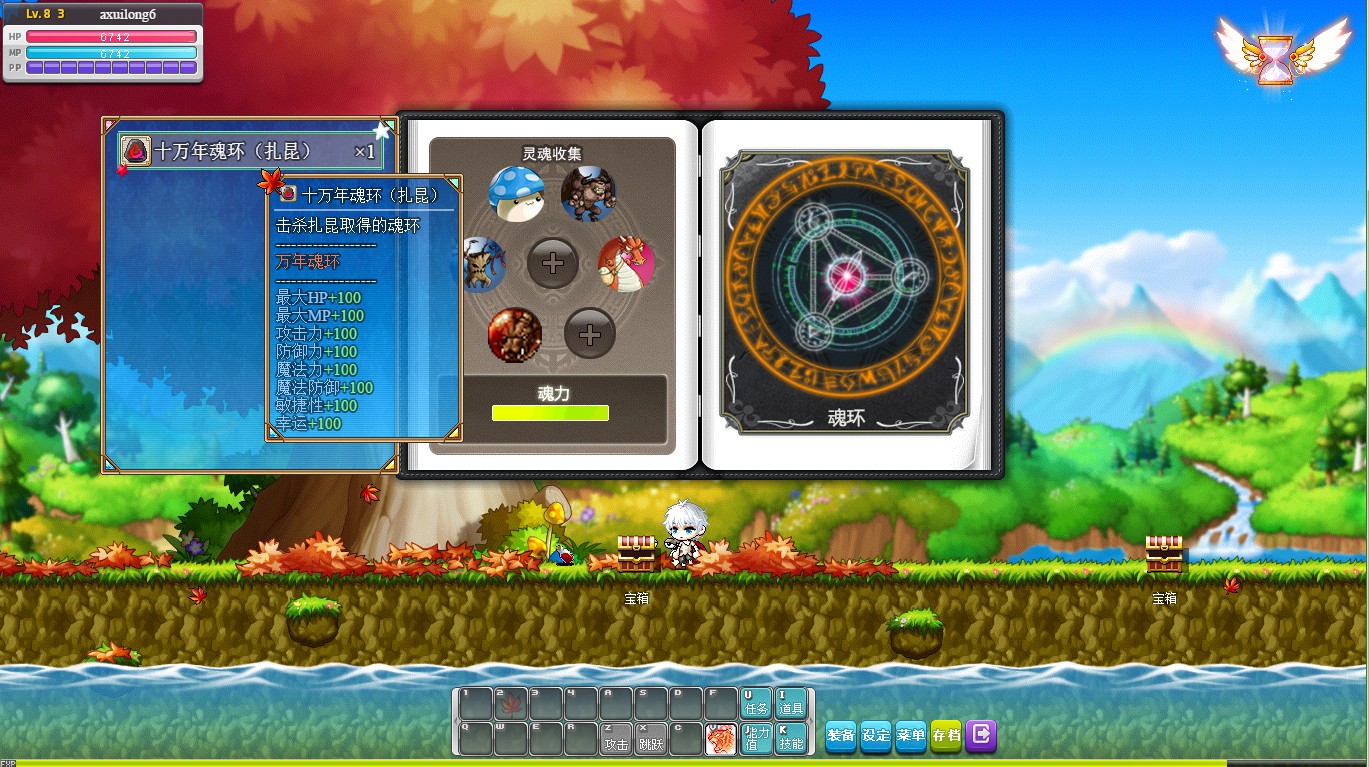Use the maple leaf item in slot 2
This screenshot has width=1369, height=767.
(511, 703)
